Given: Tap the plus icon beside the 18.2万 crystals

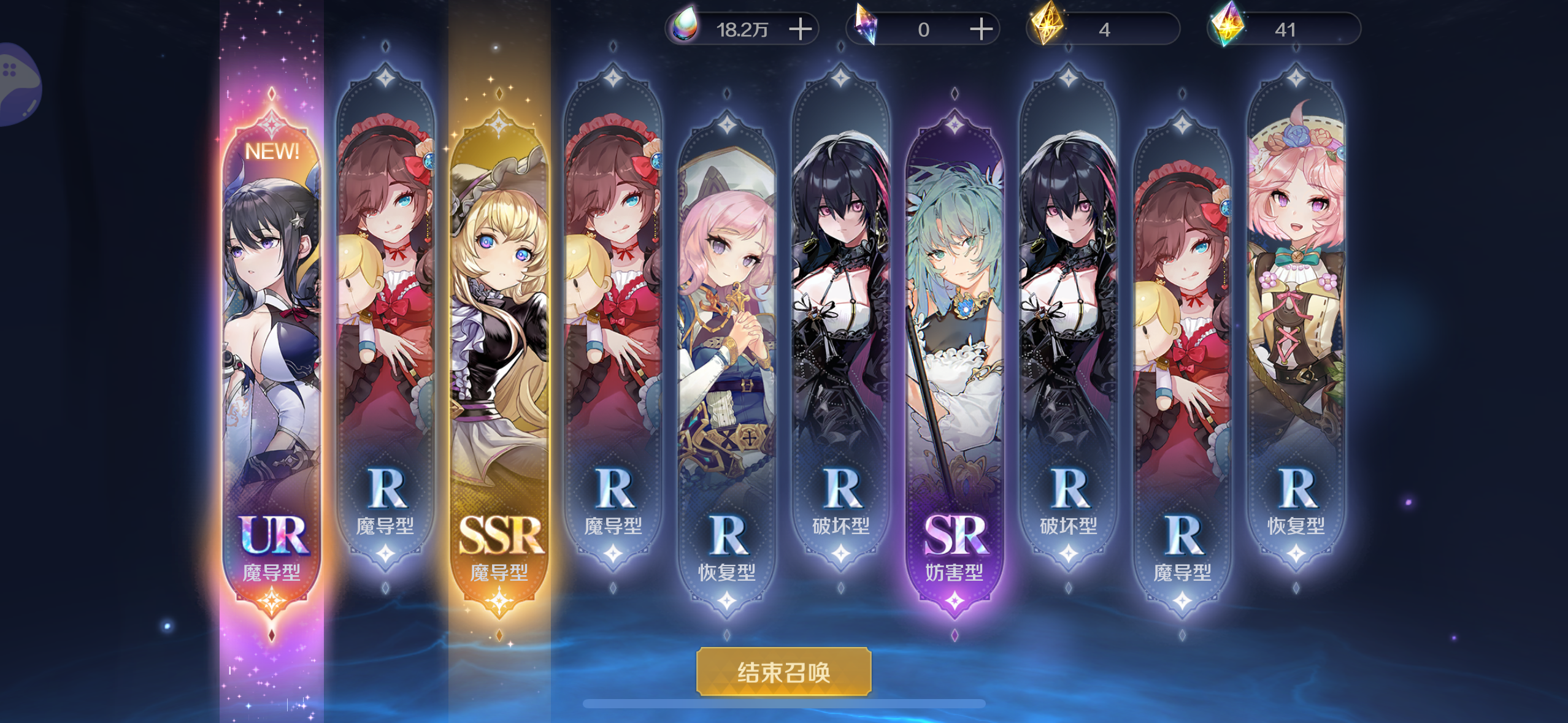Looking at the screenshot, I should (x=801, y=28).
